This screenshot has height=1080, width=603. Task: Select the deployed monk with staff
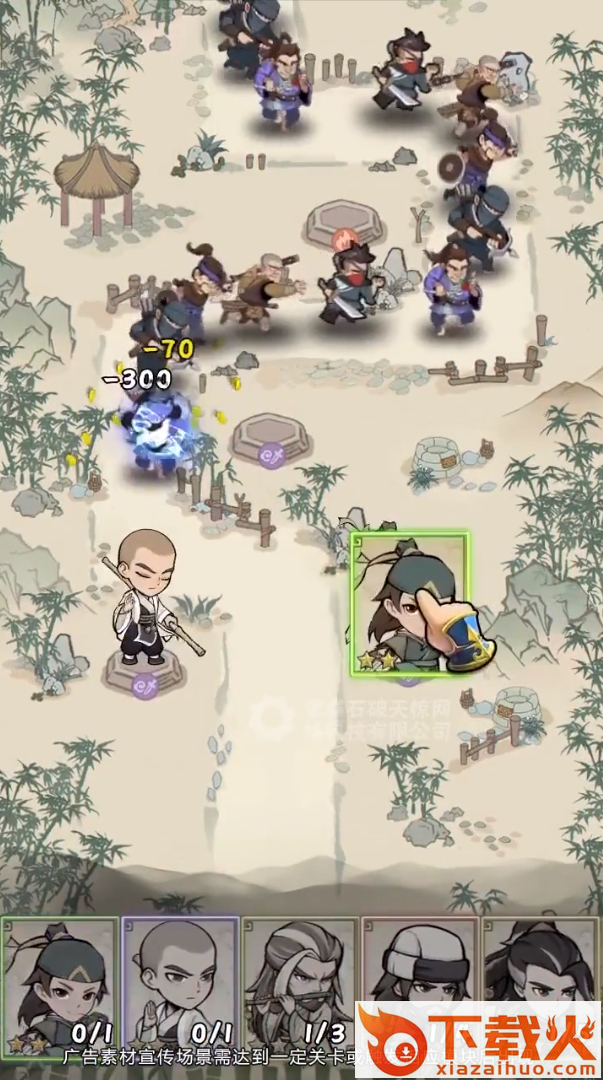(145, 600)
